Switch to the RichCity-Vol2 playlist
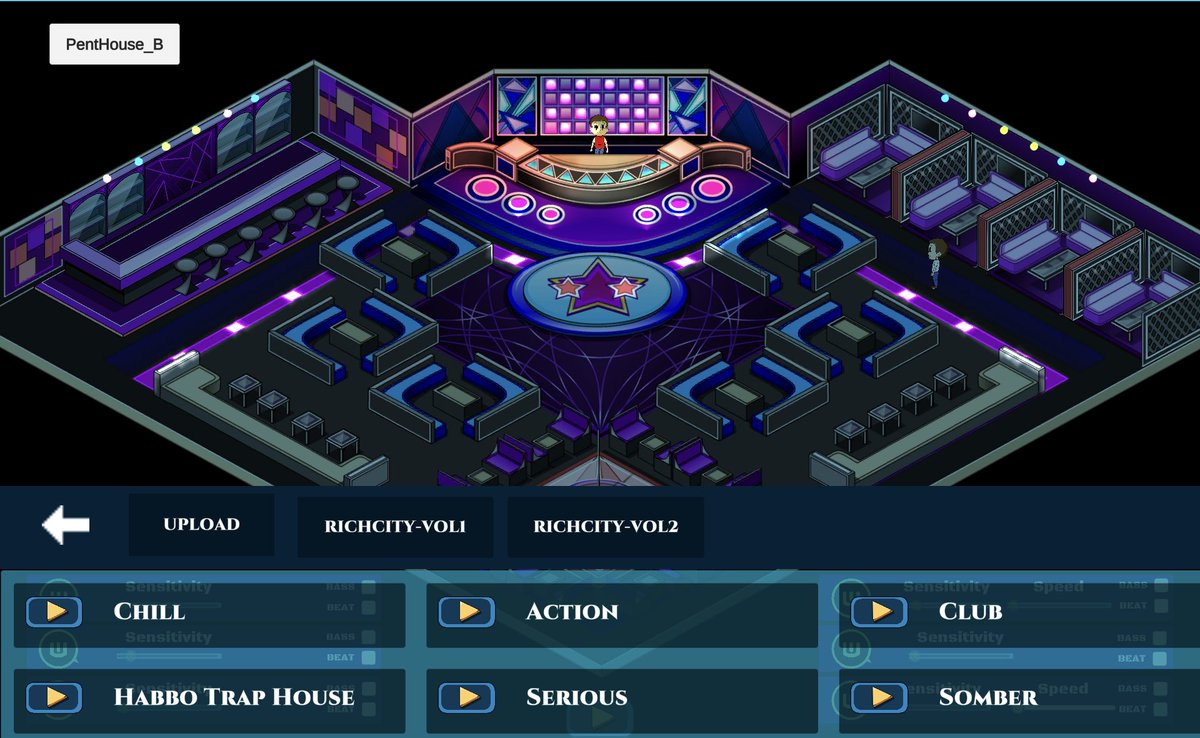Viewport: 1200px width, 738px height. [x=605, y=526]
